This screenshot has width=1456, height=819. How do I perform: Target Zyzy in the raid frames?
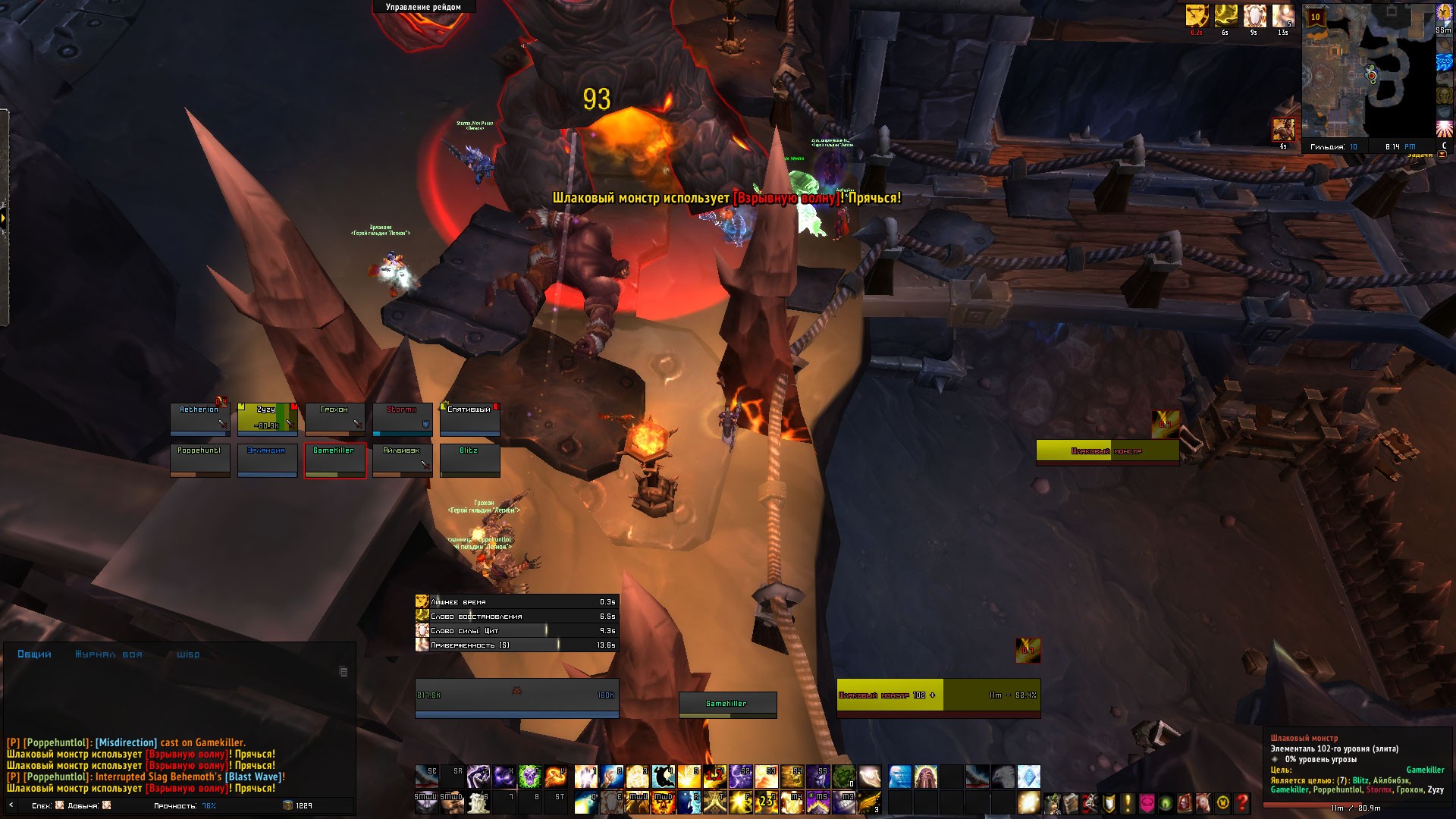pos(267,419)
